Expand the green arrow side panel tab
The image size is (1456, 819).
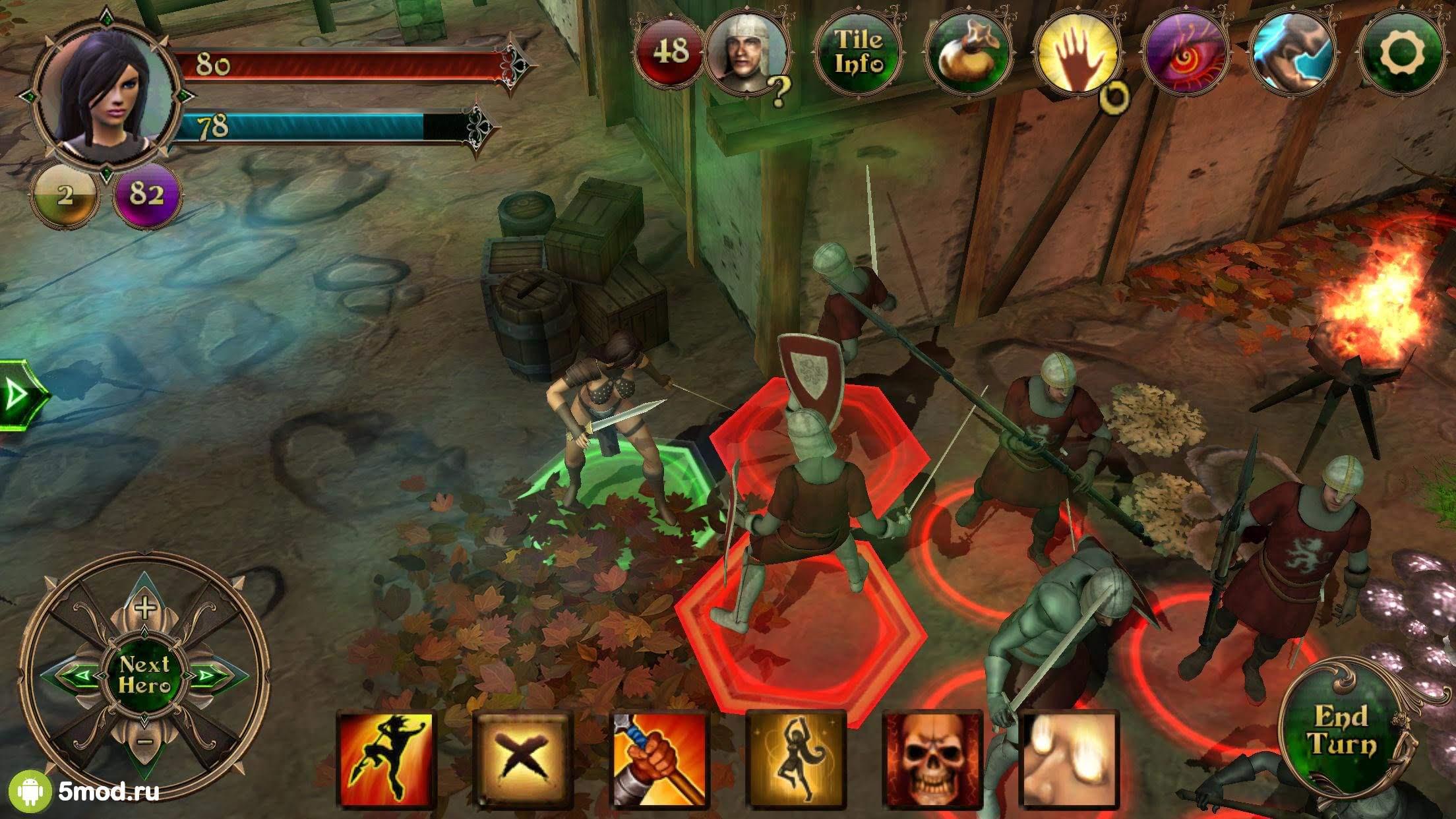pyautogui.click(x=20, y=396)
